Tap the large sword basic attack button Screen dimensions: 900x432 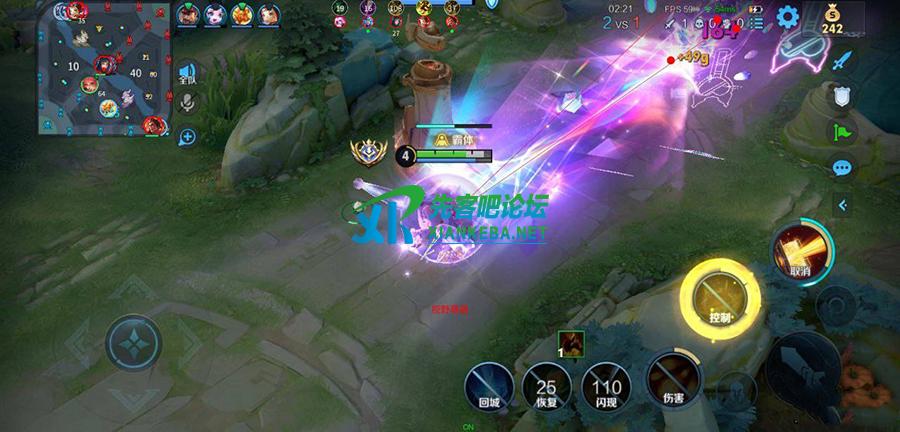pos(803,365)
